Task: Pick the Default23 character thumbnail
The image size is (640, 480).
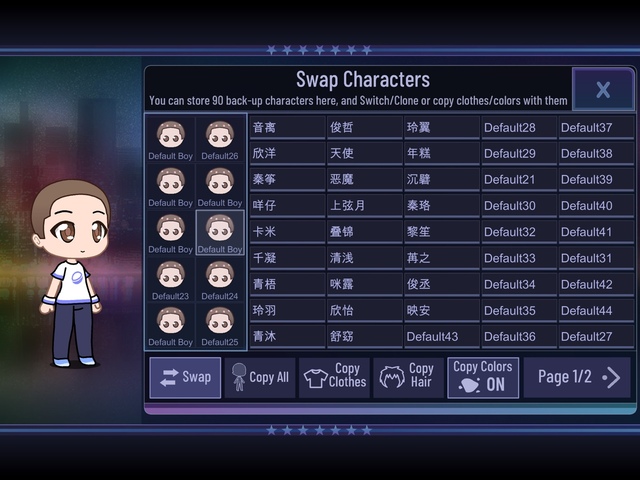Action: pyautogui.click(x=171, y=279)
